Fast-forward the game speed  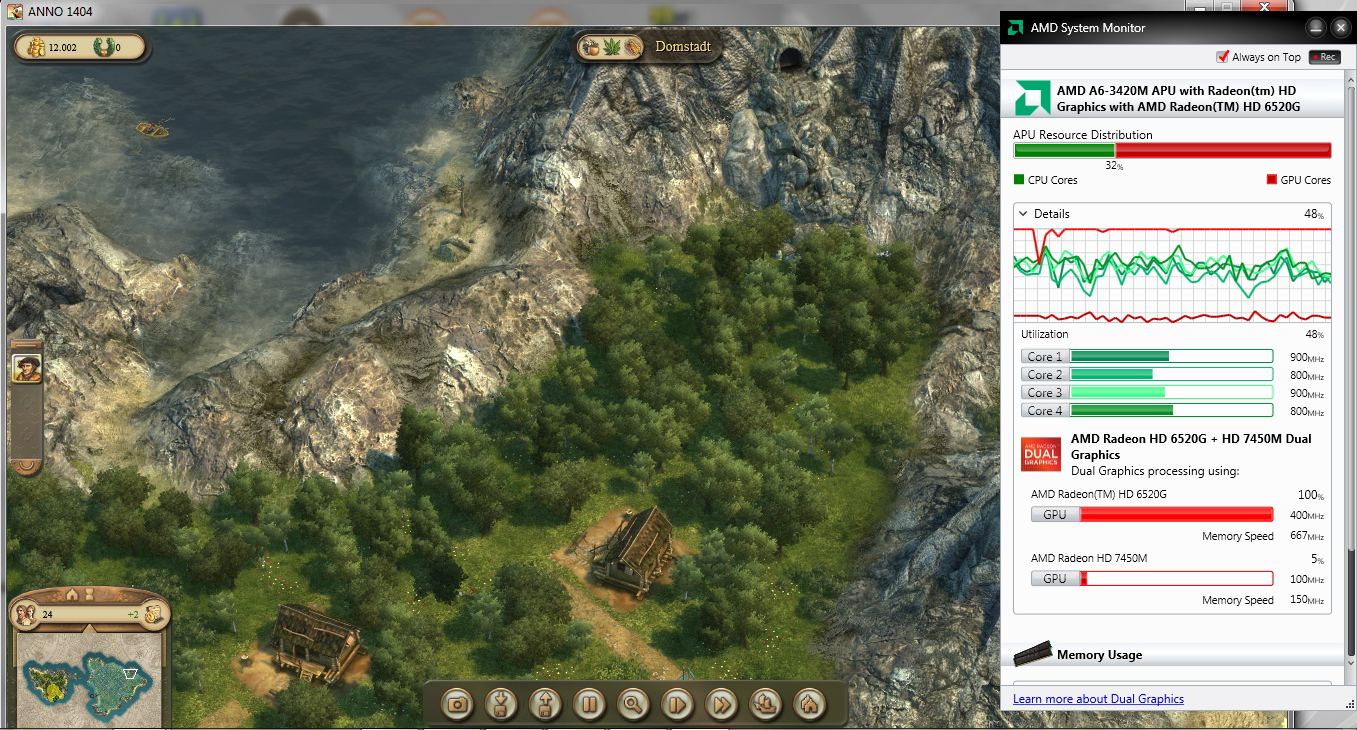click(x=721, y=704)
